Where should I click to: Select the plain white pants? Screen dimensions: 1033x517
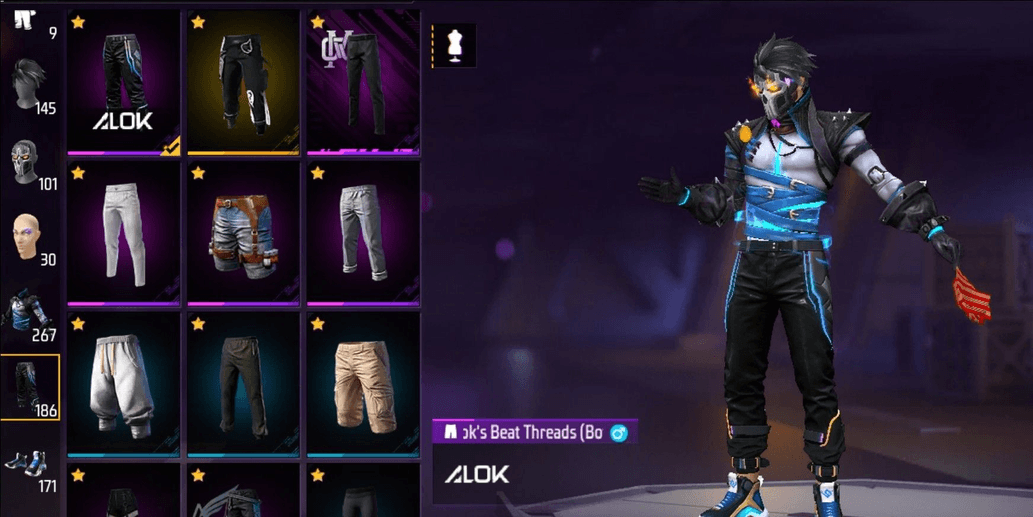click(124, 233)
